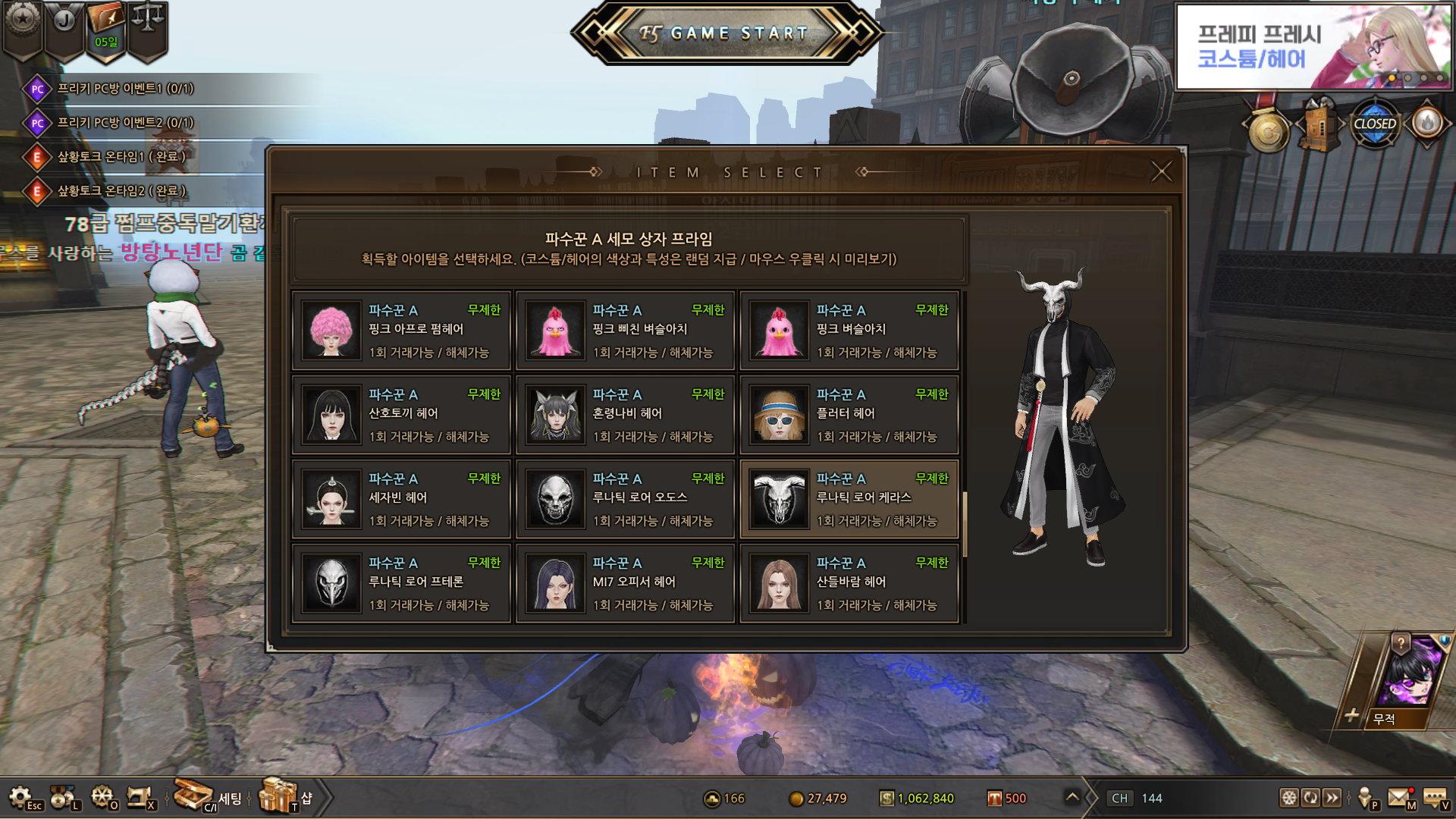Viewport: 1456px width, 819px height.
Task: Click the F5 Game Start button
Action: pos(726,33)
